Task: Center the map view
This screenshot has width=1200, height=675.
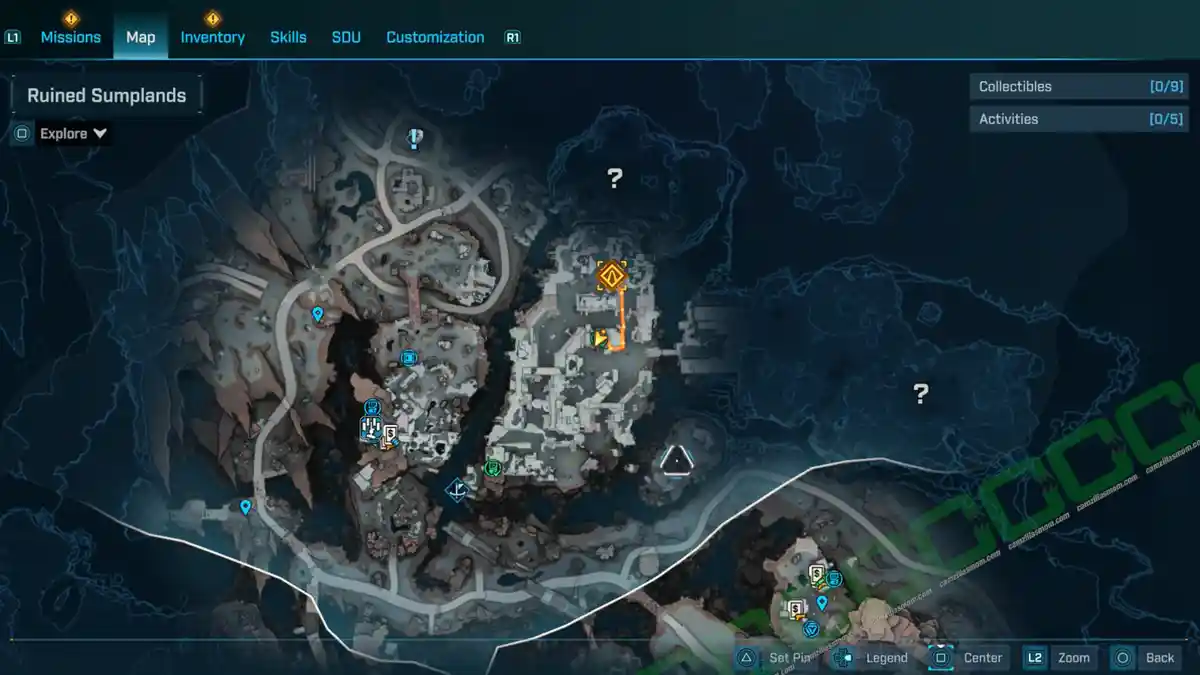Action: click(968, 657)
